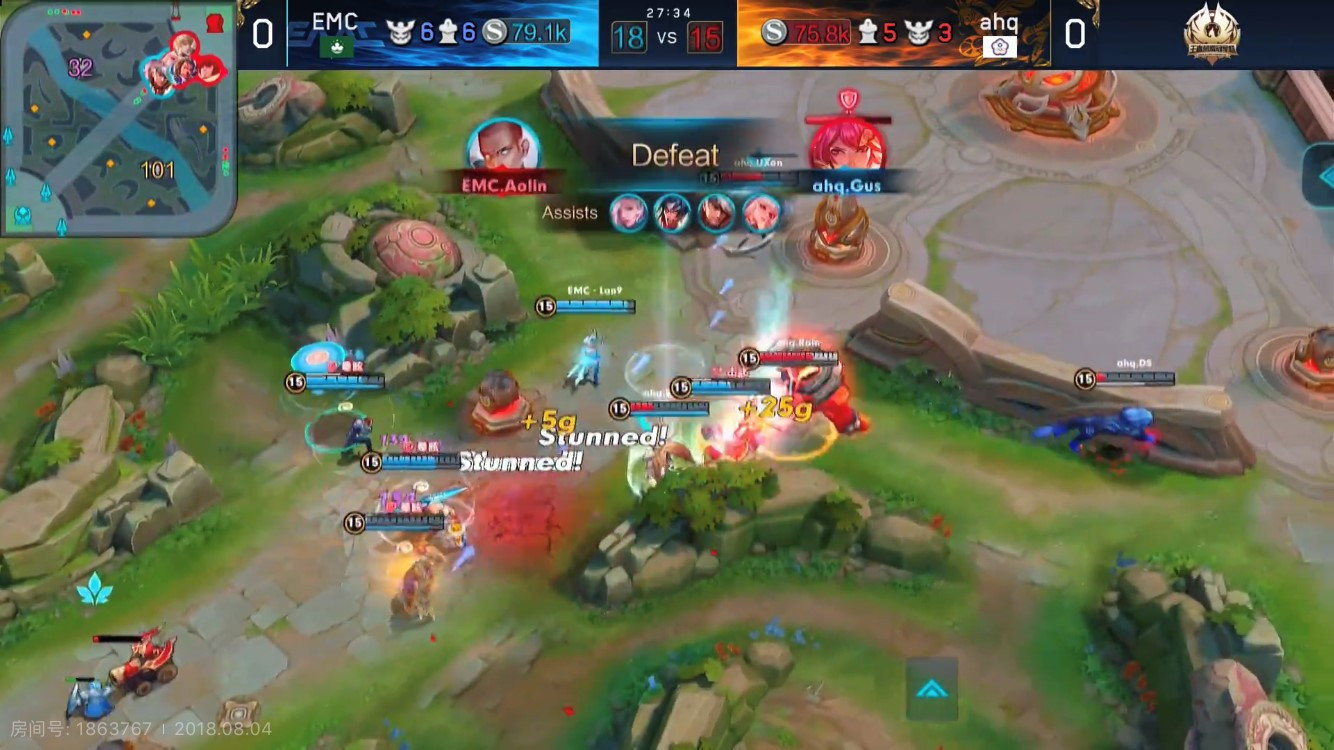Expand the side panel with the left arrow

pyautogui.click(x=1320, y=175)
